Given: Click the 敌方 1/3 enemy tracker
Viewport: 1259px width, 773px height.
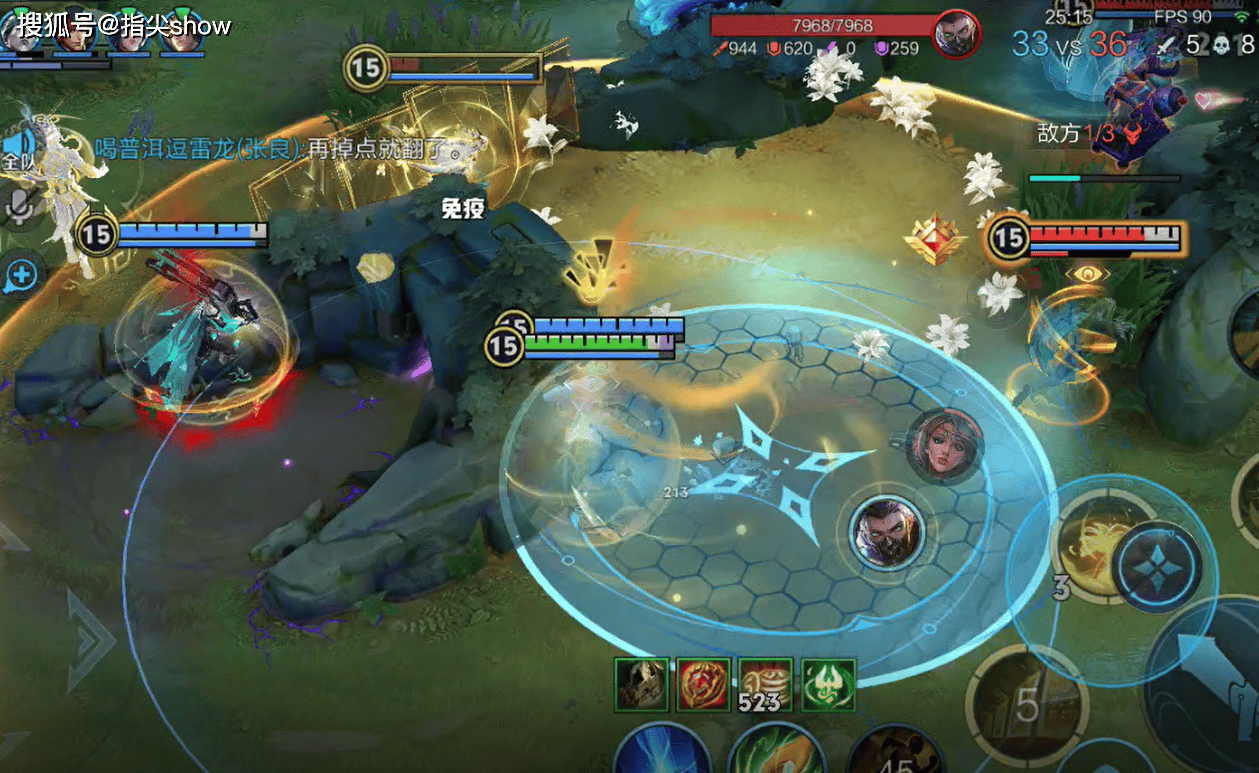Looking at the screenshot, I should click(x=1090, y=133).
